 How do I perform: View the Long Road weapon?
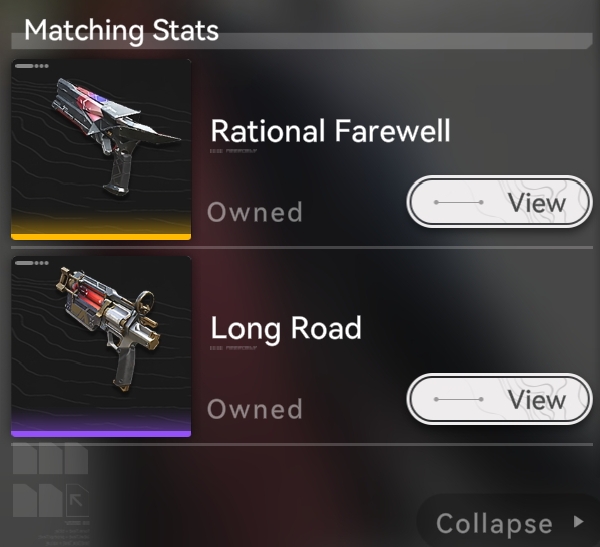pos(499,400)
